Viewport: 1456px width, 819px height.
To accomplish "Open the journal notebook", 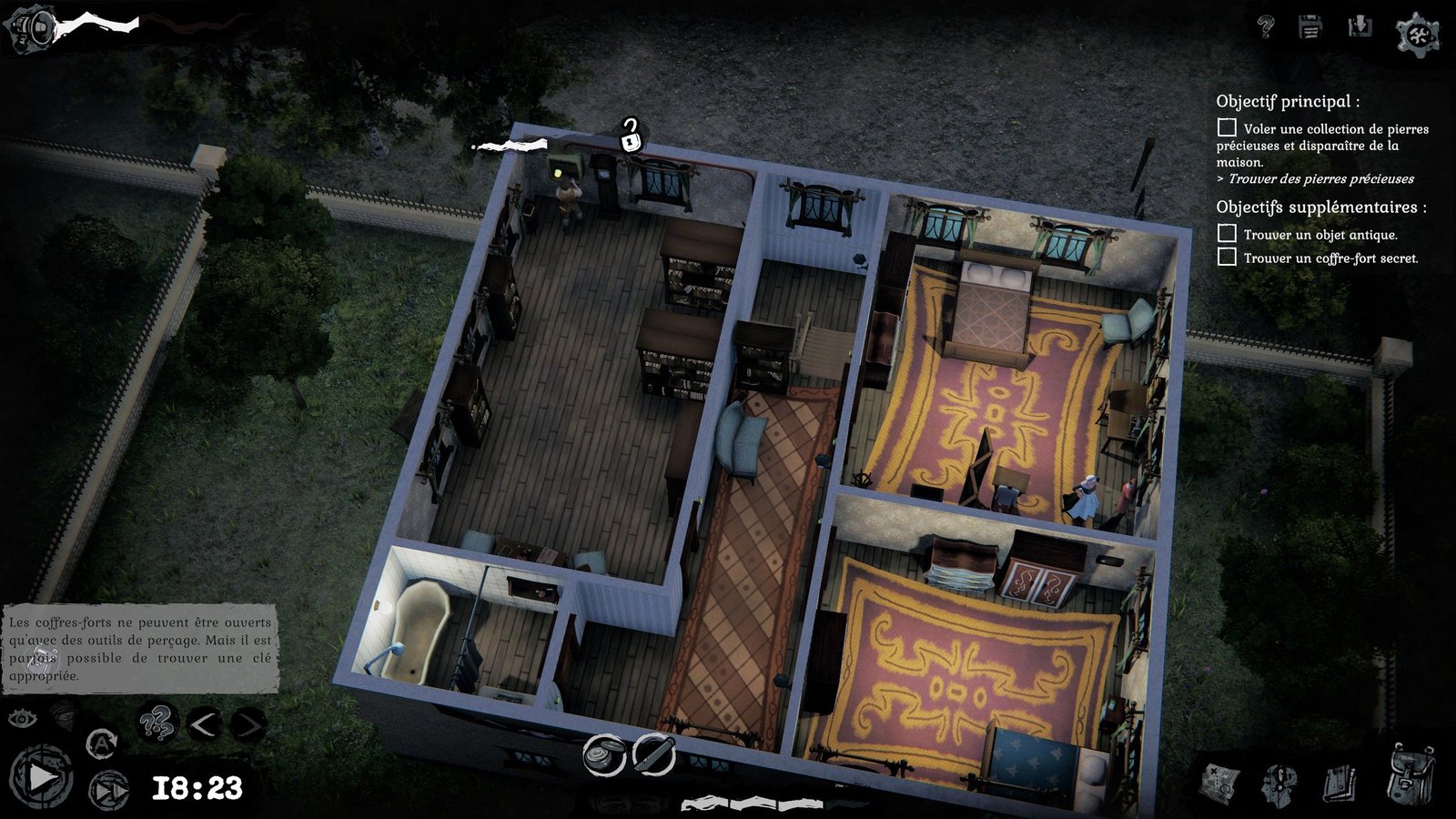I will 1339,783.
